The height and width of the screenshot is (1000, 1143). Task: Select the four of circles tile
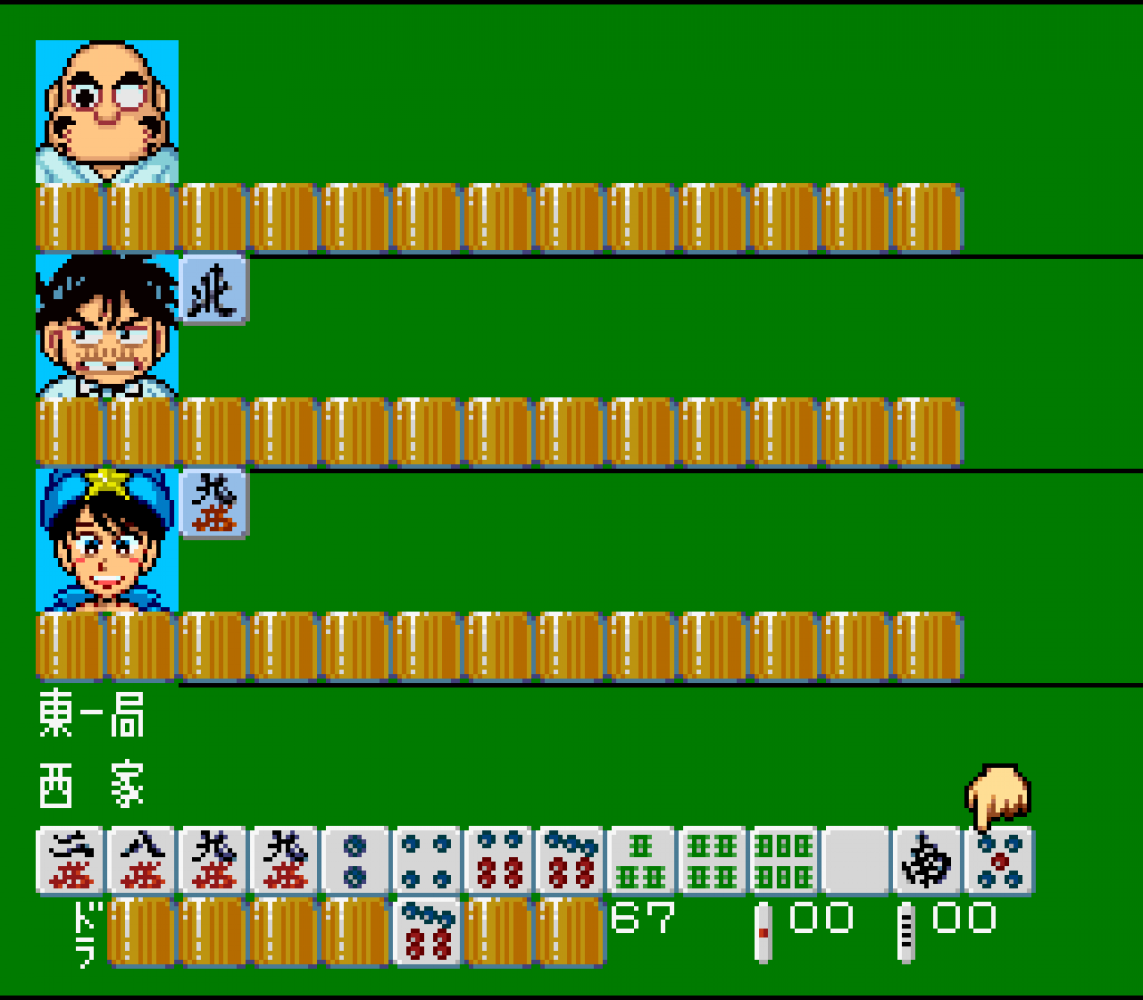click(x=428, y=860)
